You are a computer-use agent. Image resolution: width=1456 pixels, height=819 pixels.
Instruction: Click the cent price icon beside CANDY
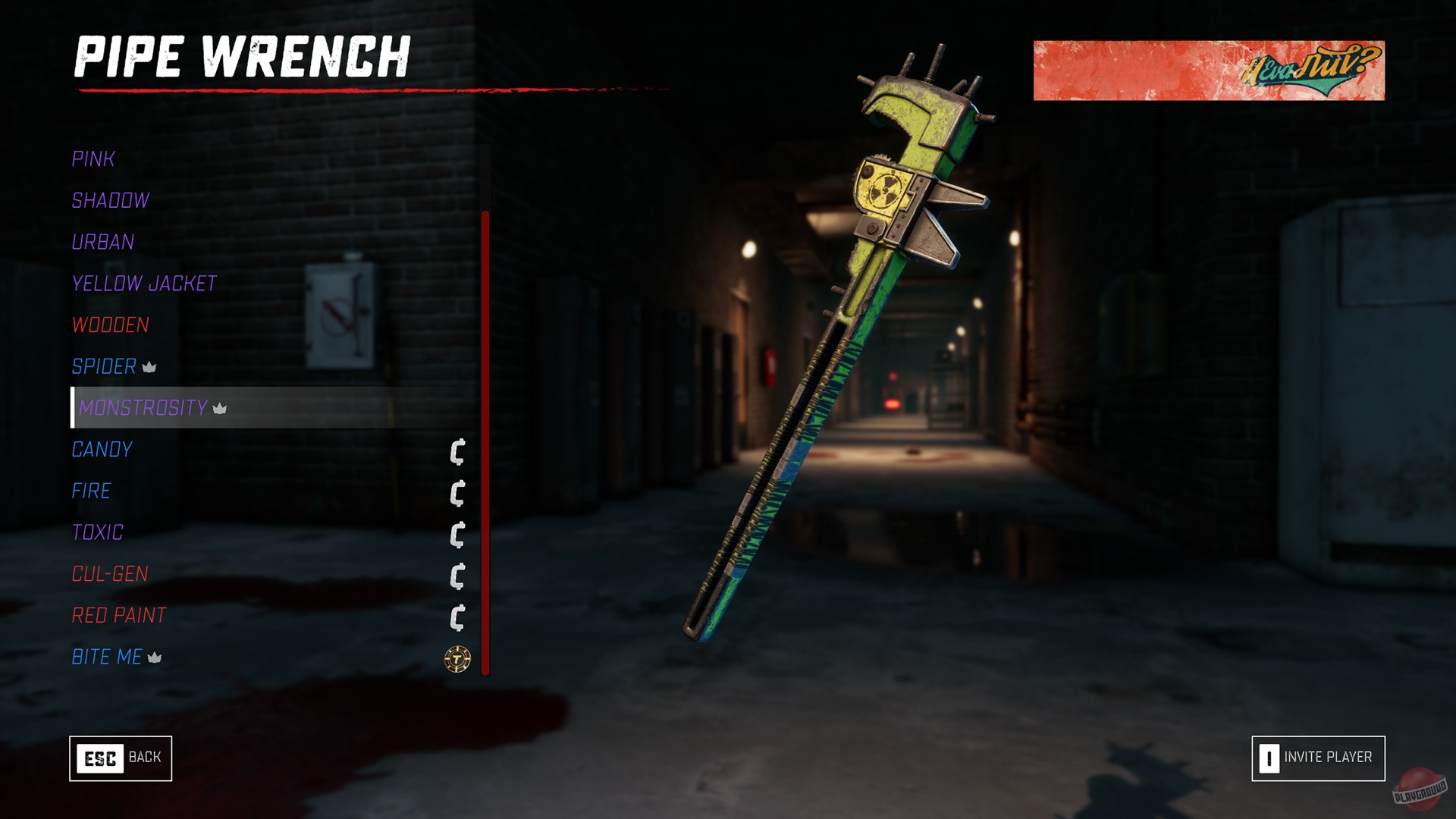[x=456, y=453]
